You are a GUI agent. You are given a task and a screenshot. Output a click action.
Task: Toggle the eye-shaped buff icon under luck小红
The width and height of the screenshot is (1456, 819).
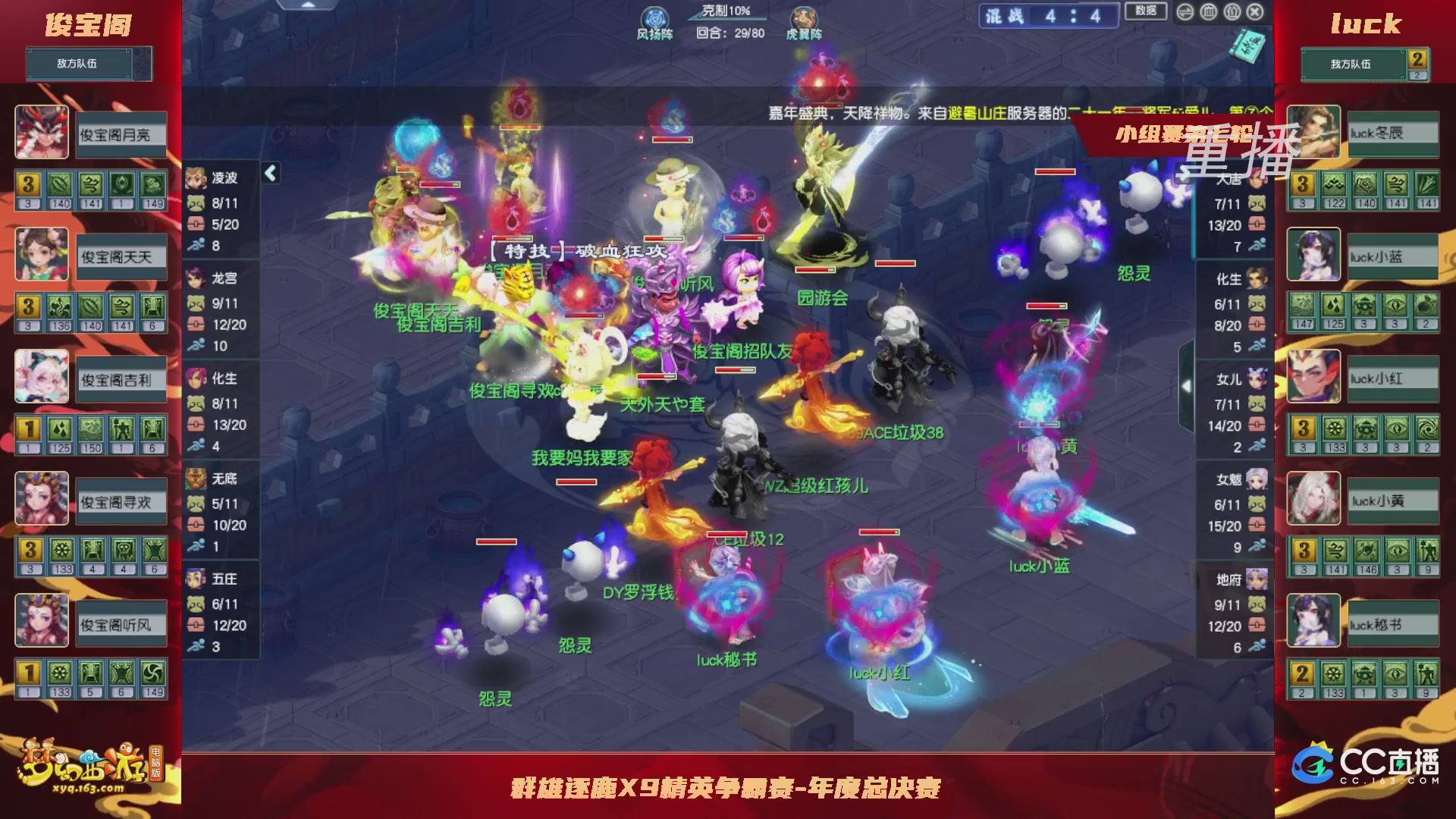point(1397,429)
